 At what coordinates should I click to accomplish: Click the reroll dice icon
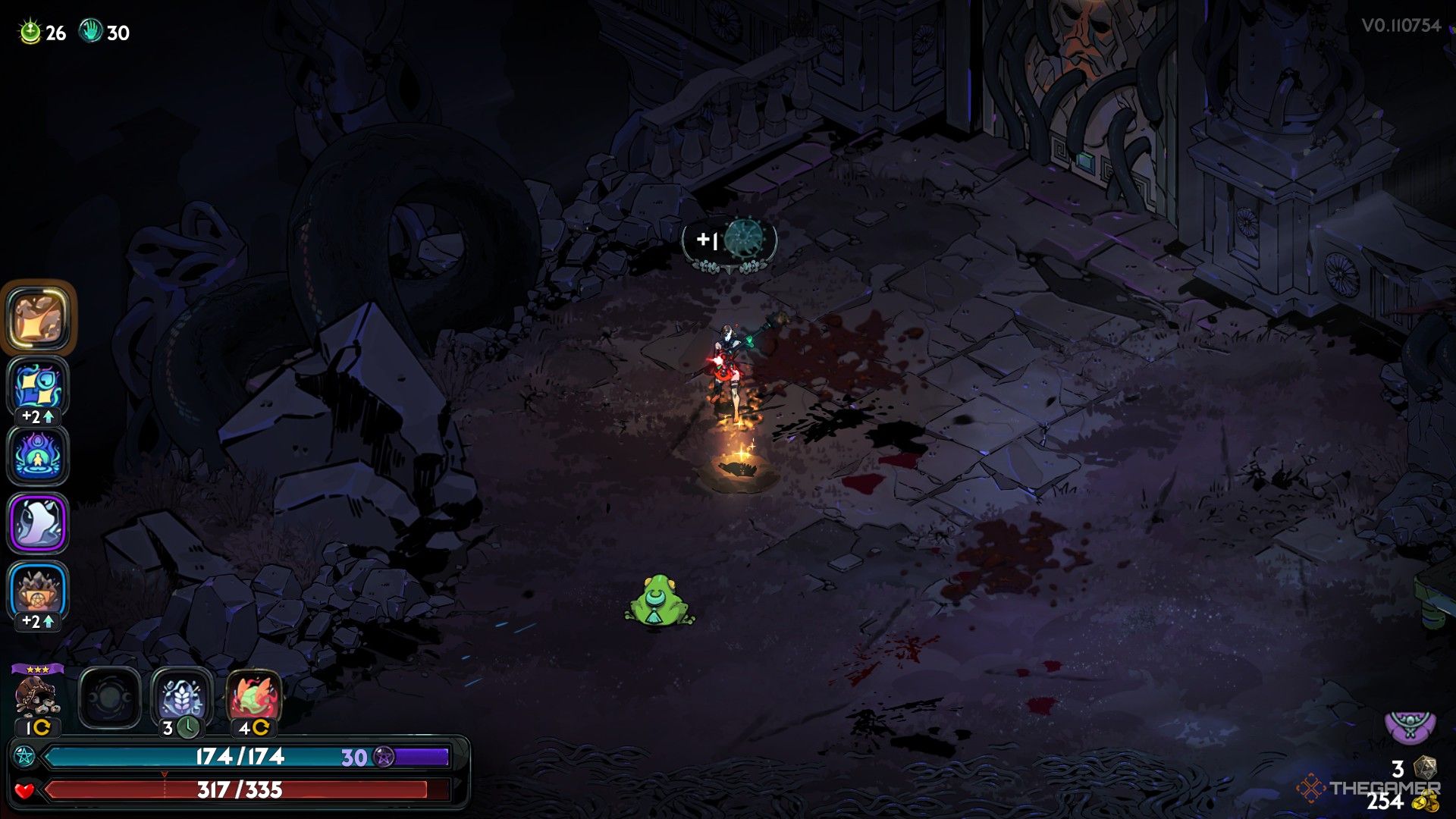1425,767
